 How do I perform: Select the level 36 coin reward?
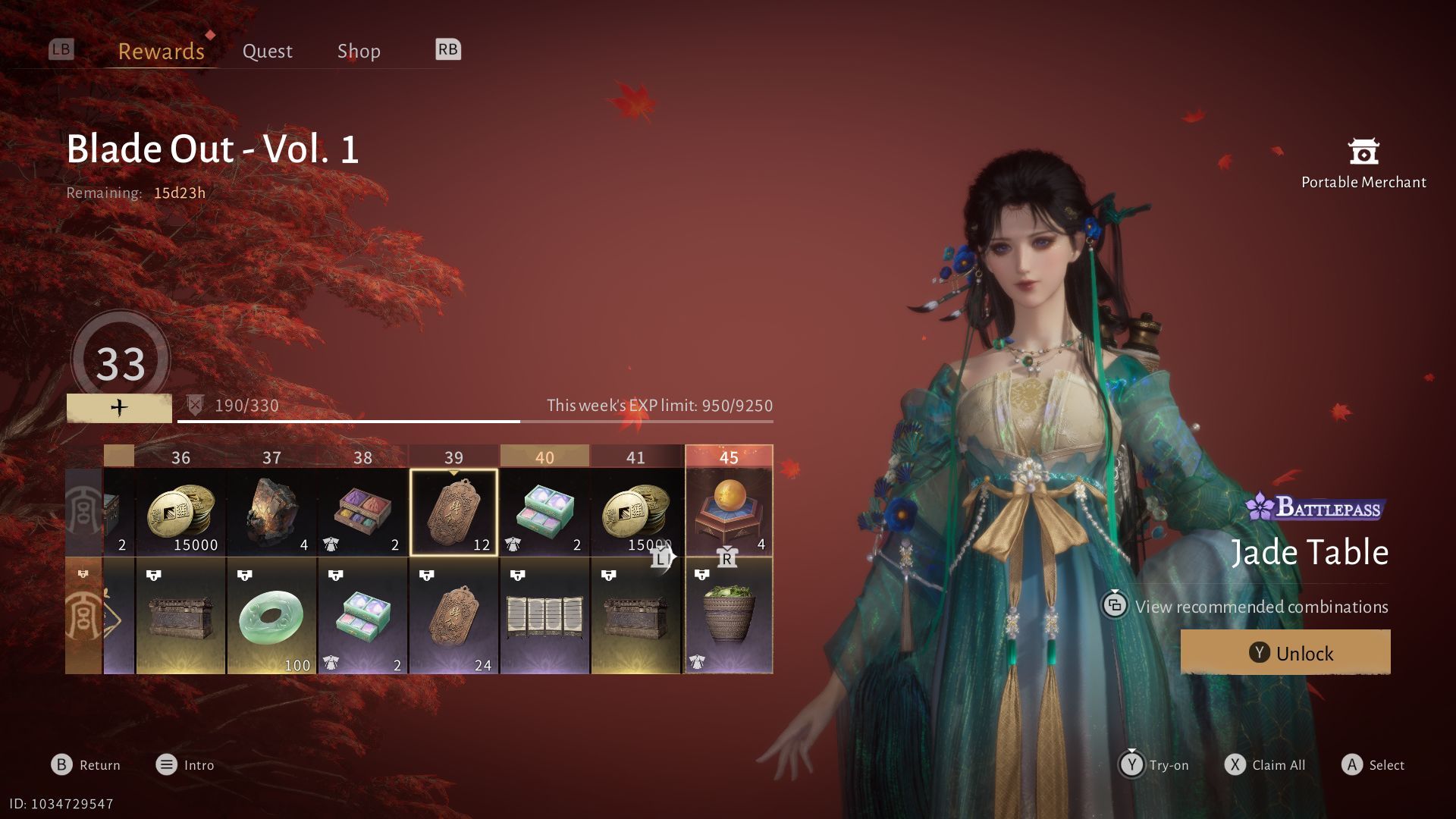(180, 513)
